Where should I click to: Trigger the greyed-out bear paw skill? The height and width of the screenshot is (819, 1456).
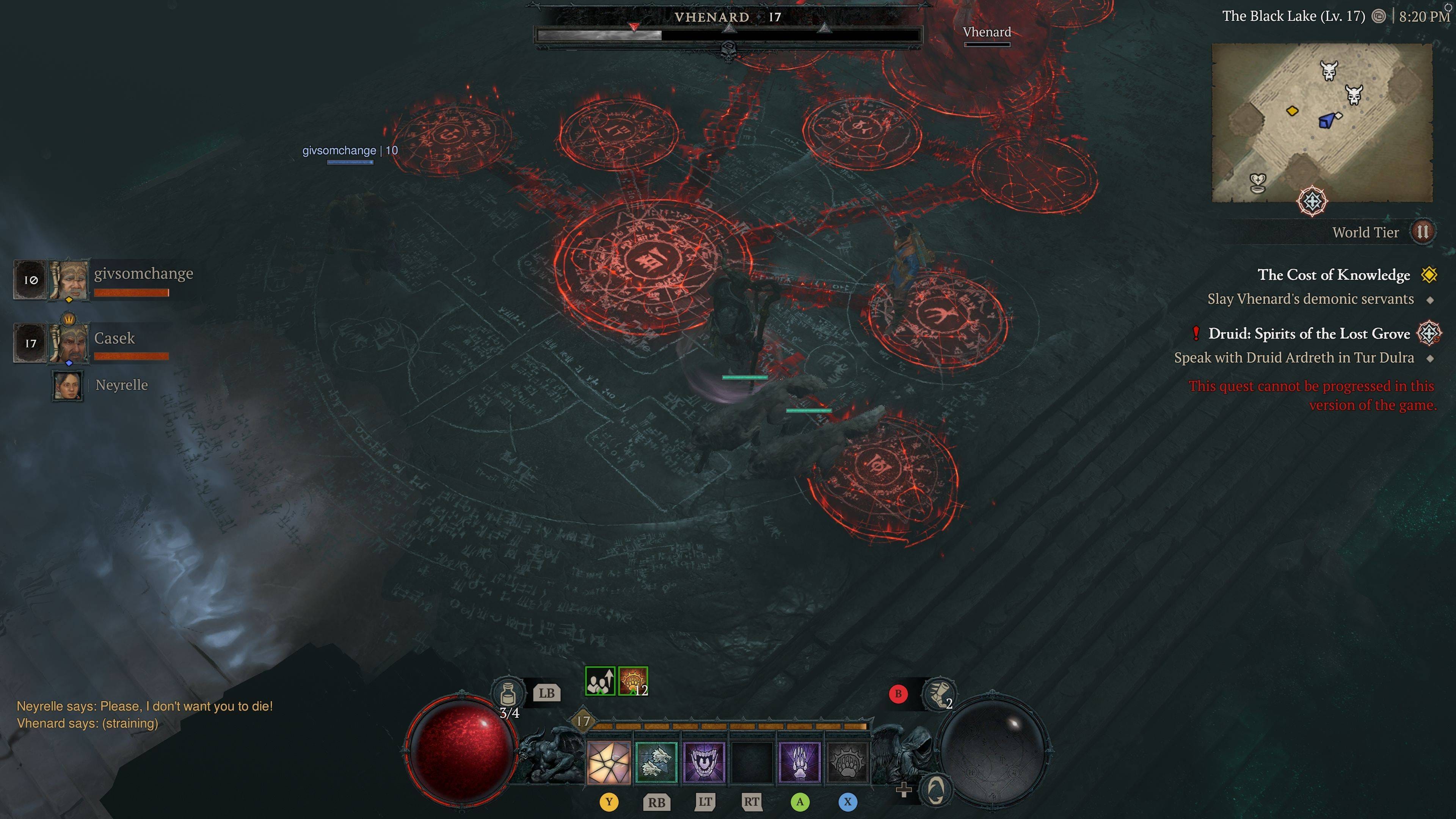pos(847,763)
